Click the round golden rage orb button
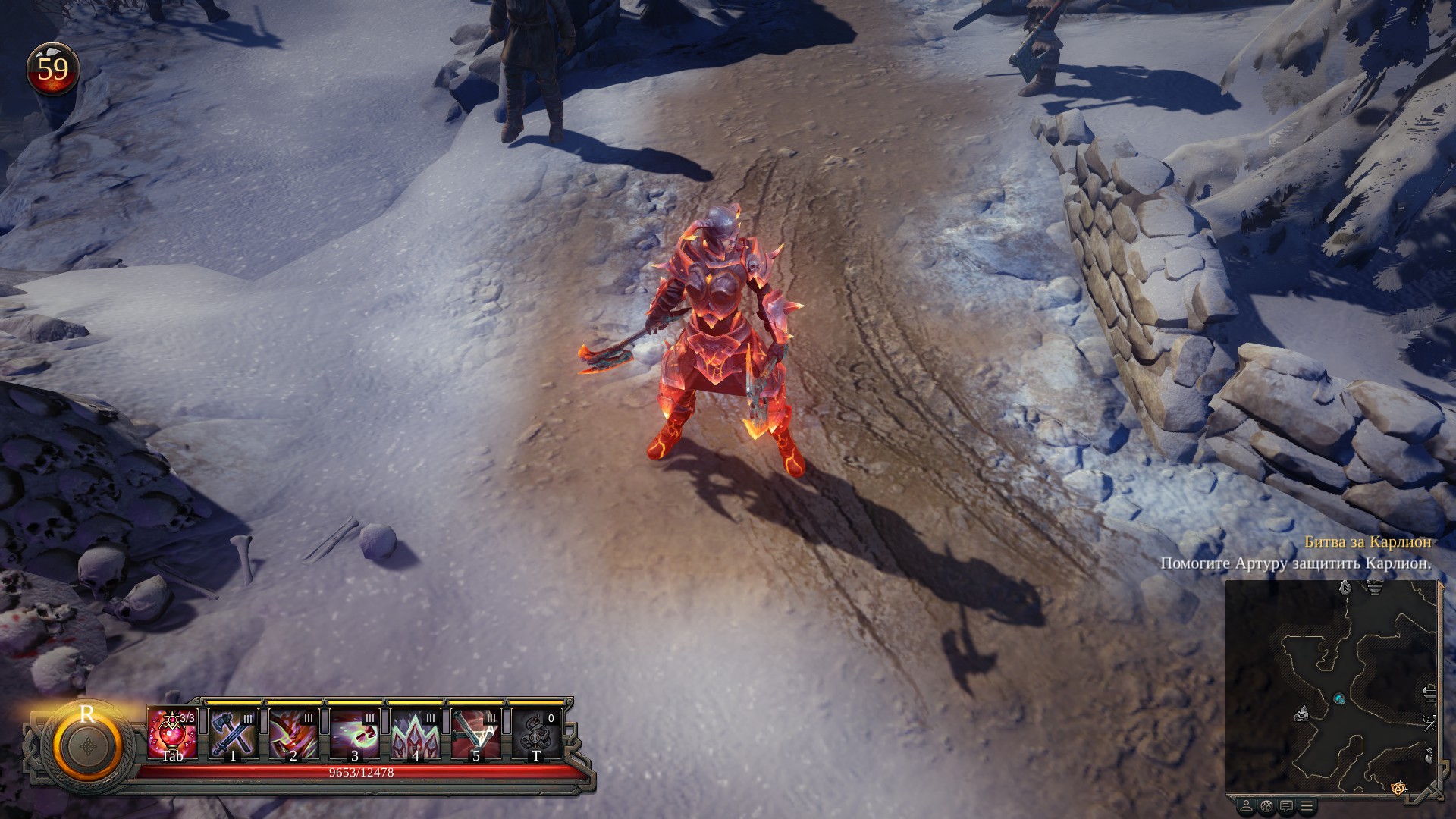Image resolution: width=1456 pixels, height=819 pixels. (87, 745)
